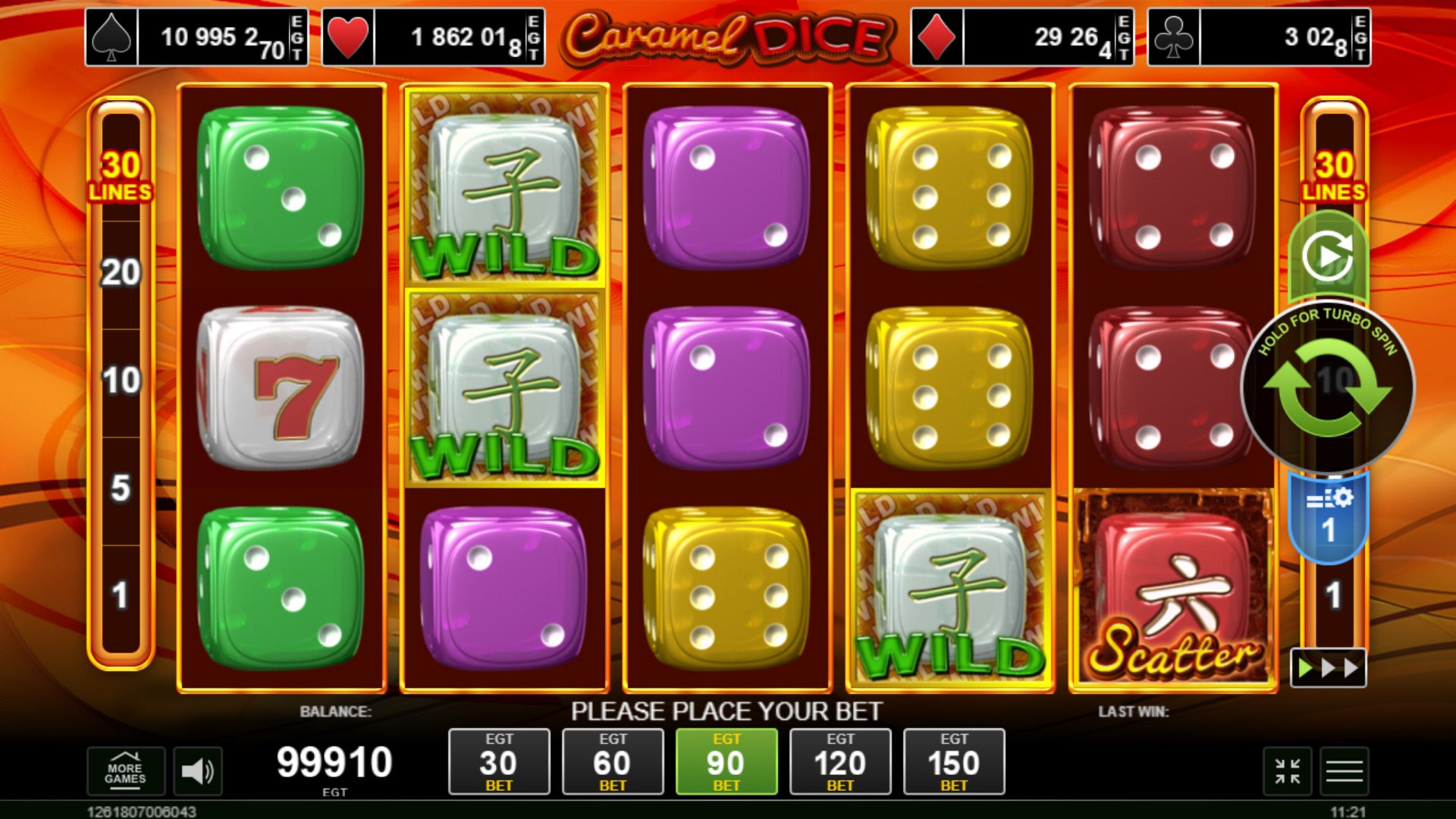Exit fullscreen with the shrink arrows icon
Image resolution: width=1456 pixels, height=819 pixels.
tap(1287, 771)
